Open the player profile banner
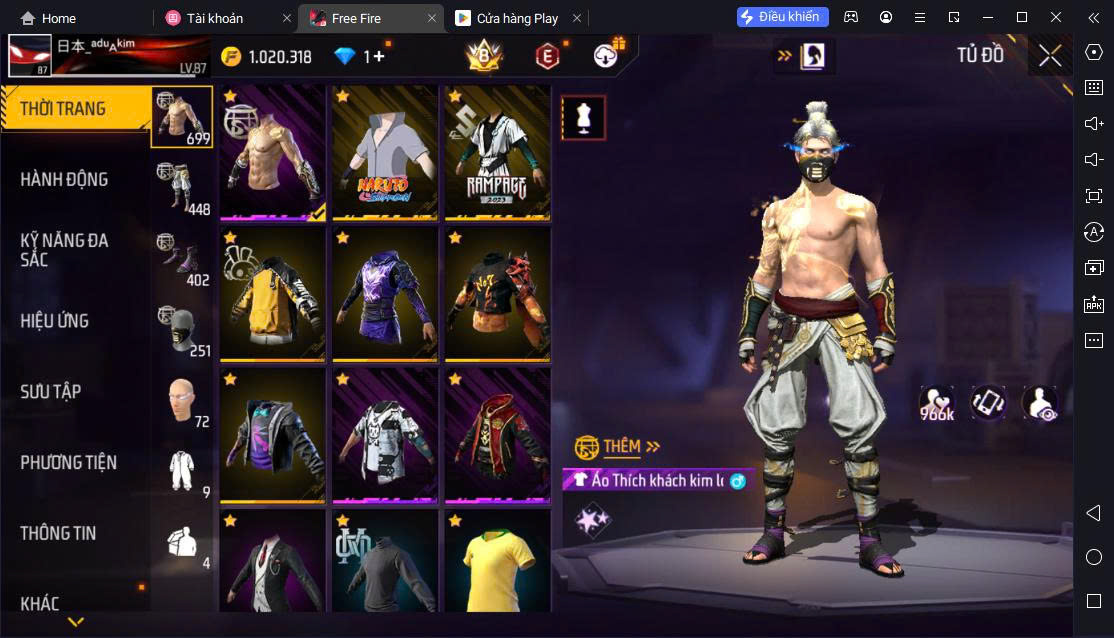The width and height of the screenshot is (1114, 638). pyautogui.click(x=108, y=56)
